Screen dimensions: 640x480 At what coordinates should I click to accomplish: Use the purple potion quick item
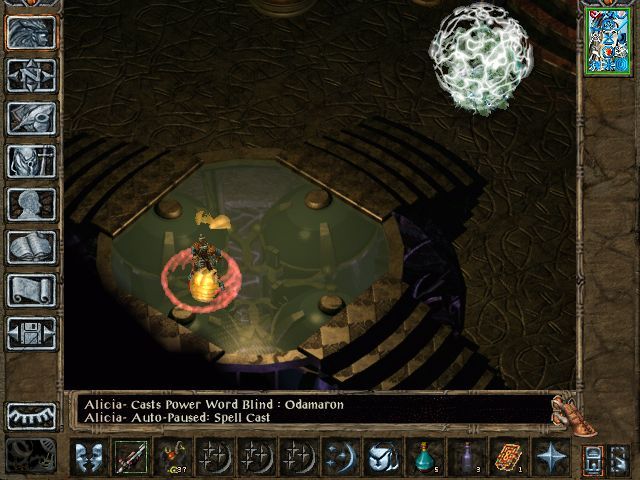pos(466,458)
